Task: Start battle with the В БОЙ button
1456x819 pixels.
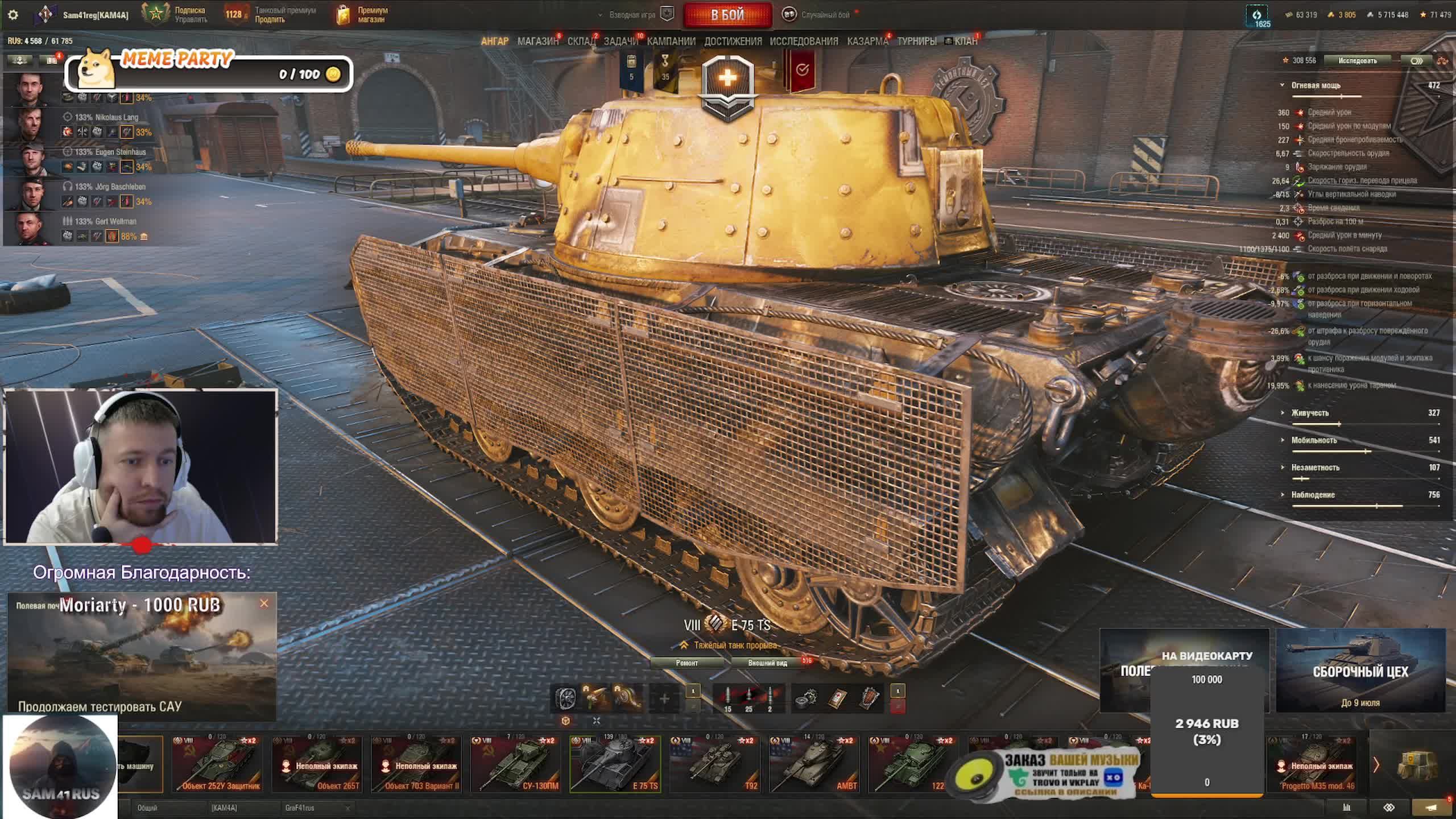Action: [727, 15]
